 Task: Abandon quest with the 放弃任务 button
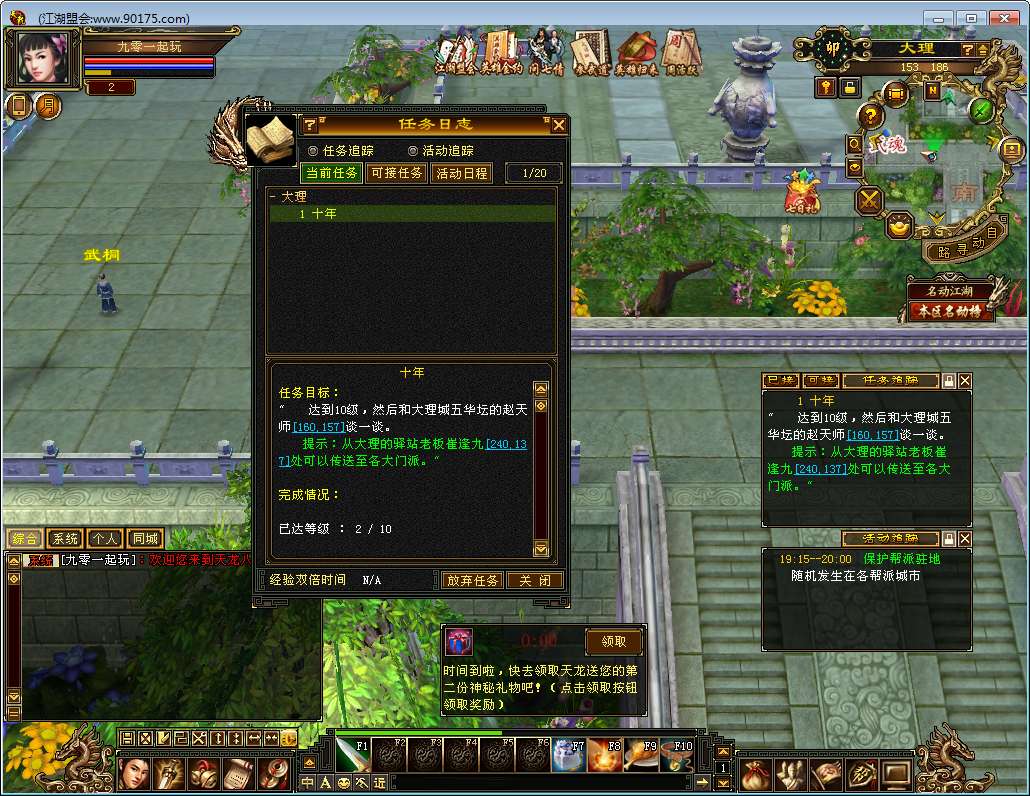click(x=472, y=580)
